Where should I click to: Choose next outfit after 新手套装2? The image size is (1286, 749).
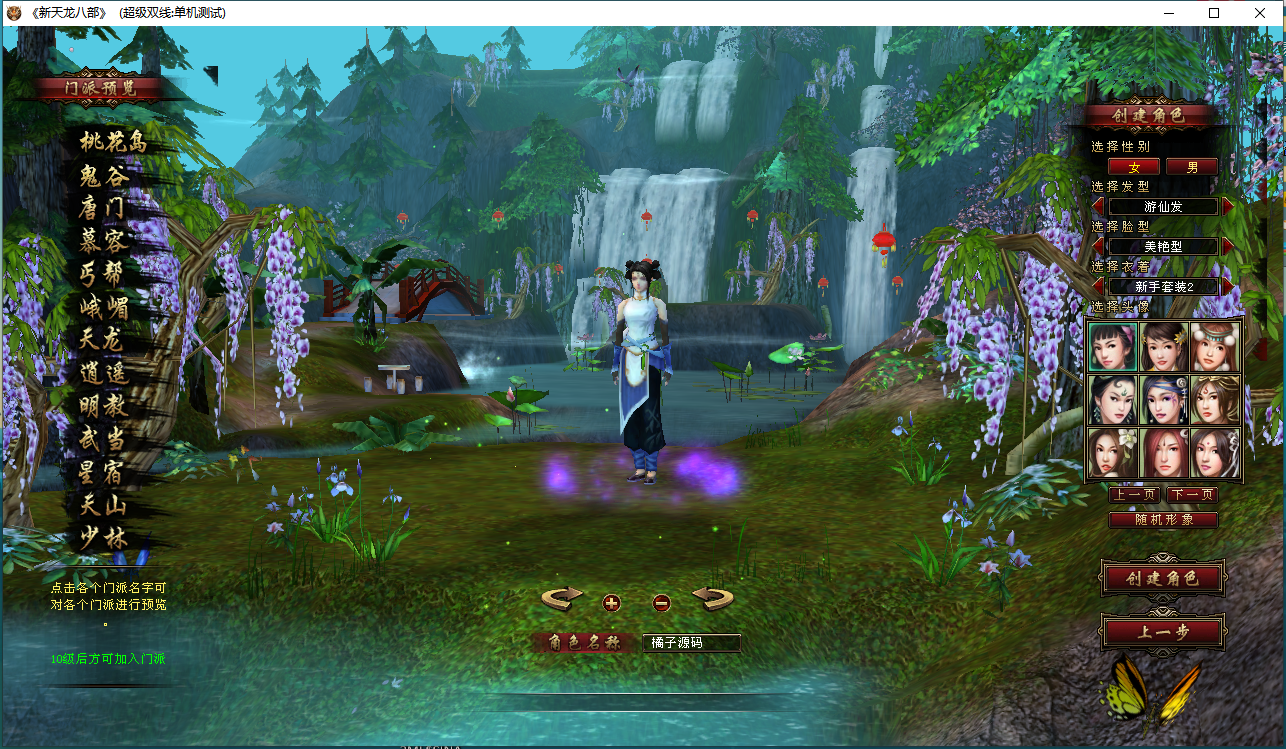click(1229, 286)
